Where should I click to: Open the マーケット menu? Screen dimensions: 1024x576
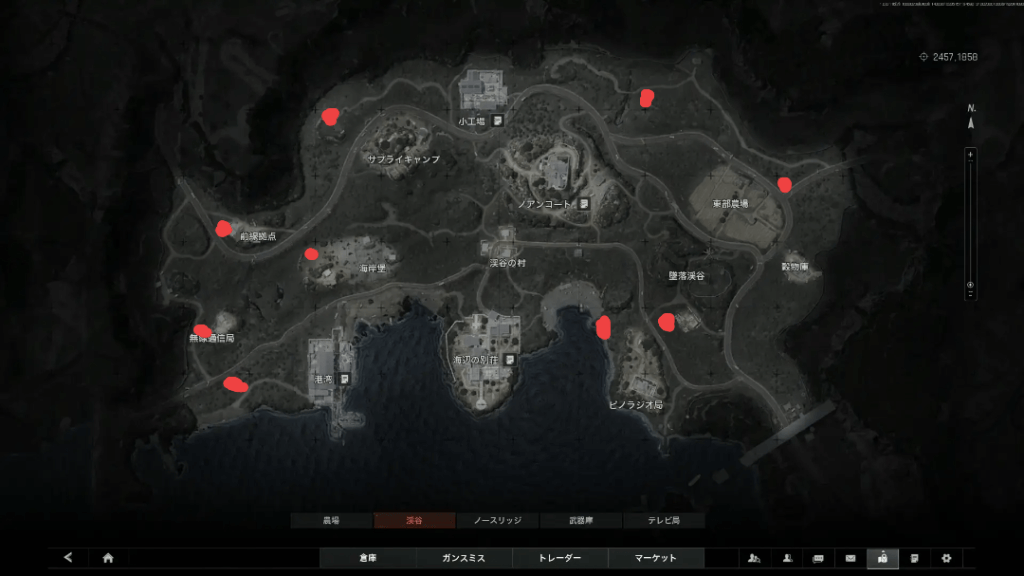[656, 558]
